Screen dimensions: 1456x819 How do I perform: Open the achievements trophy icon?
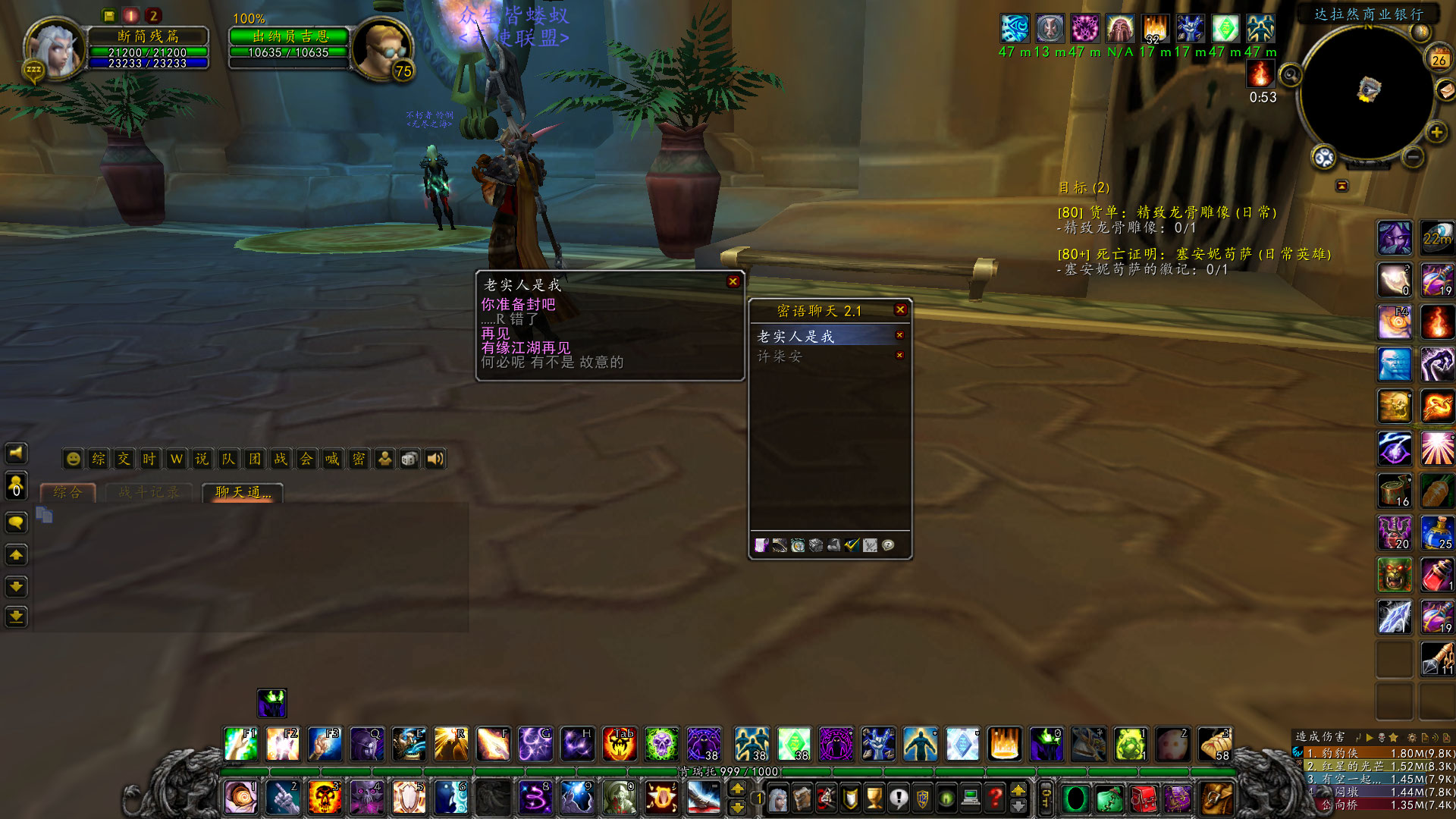tap(874, 798)
